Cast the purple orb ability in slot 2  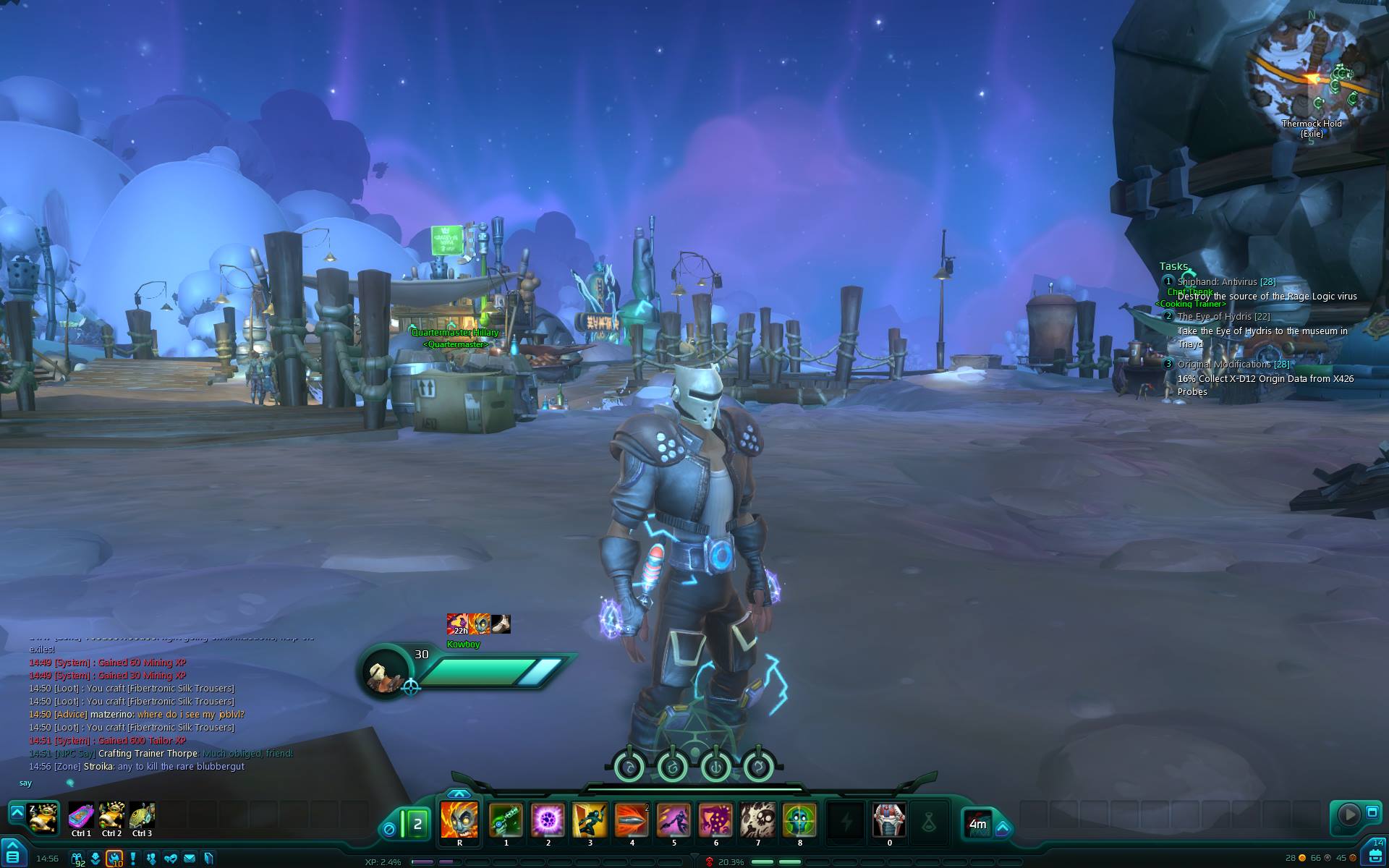tap(548, 820)
